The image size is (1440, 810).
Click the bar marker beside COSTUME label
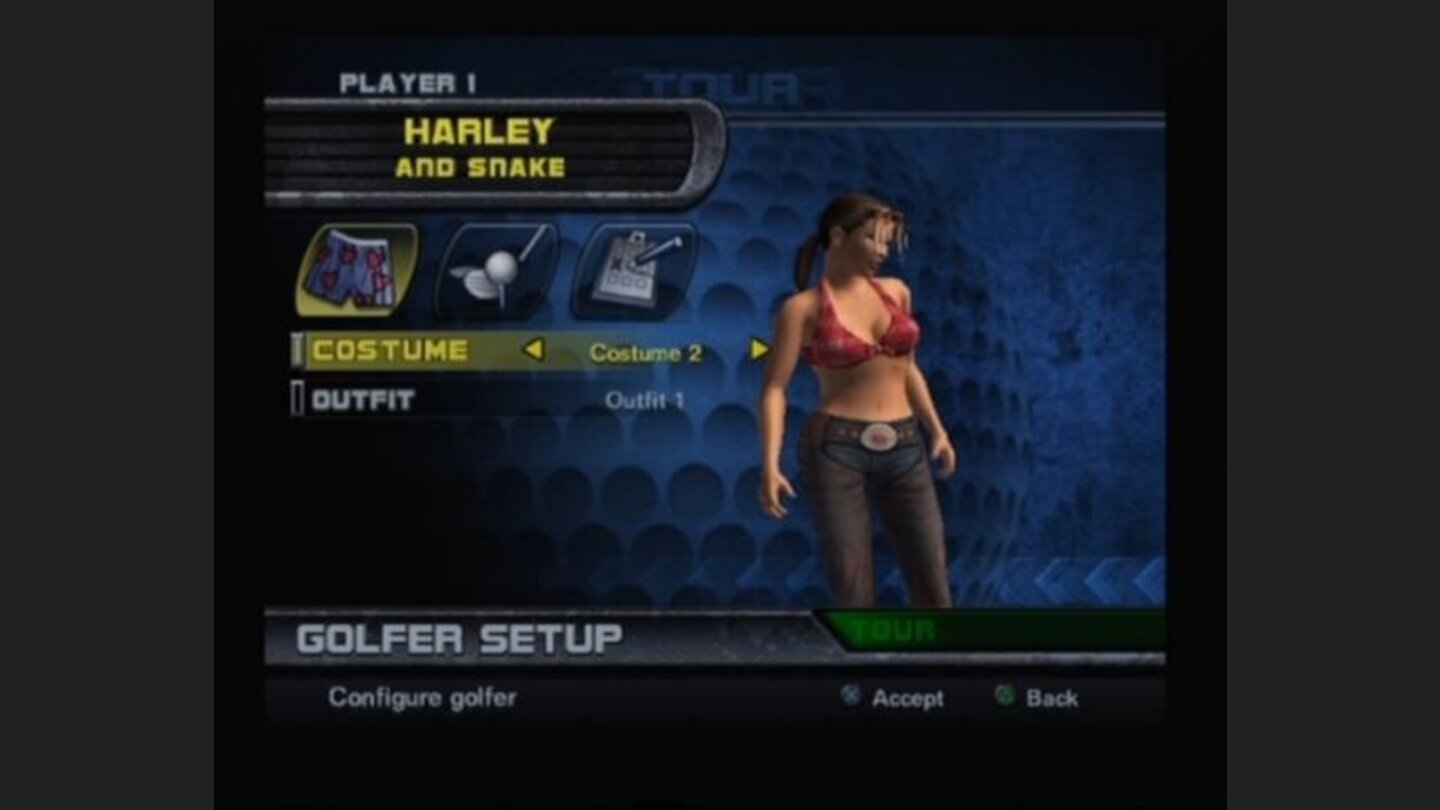pyautogui.click(x=297, y=349)
